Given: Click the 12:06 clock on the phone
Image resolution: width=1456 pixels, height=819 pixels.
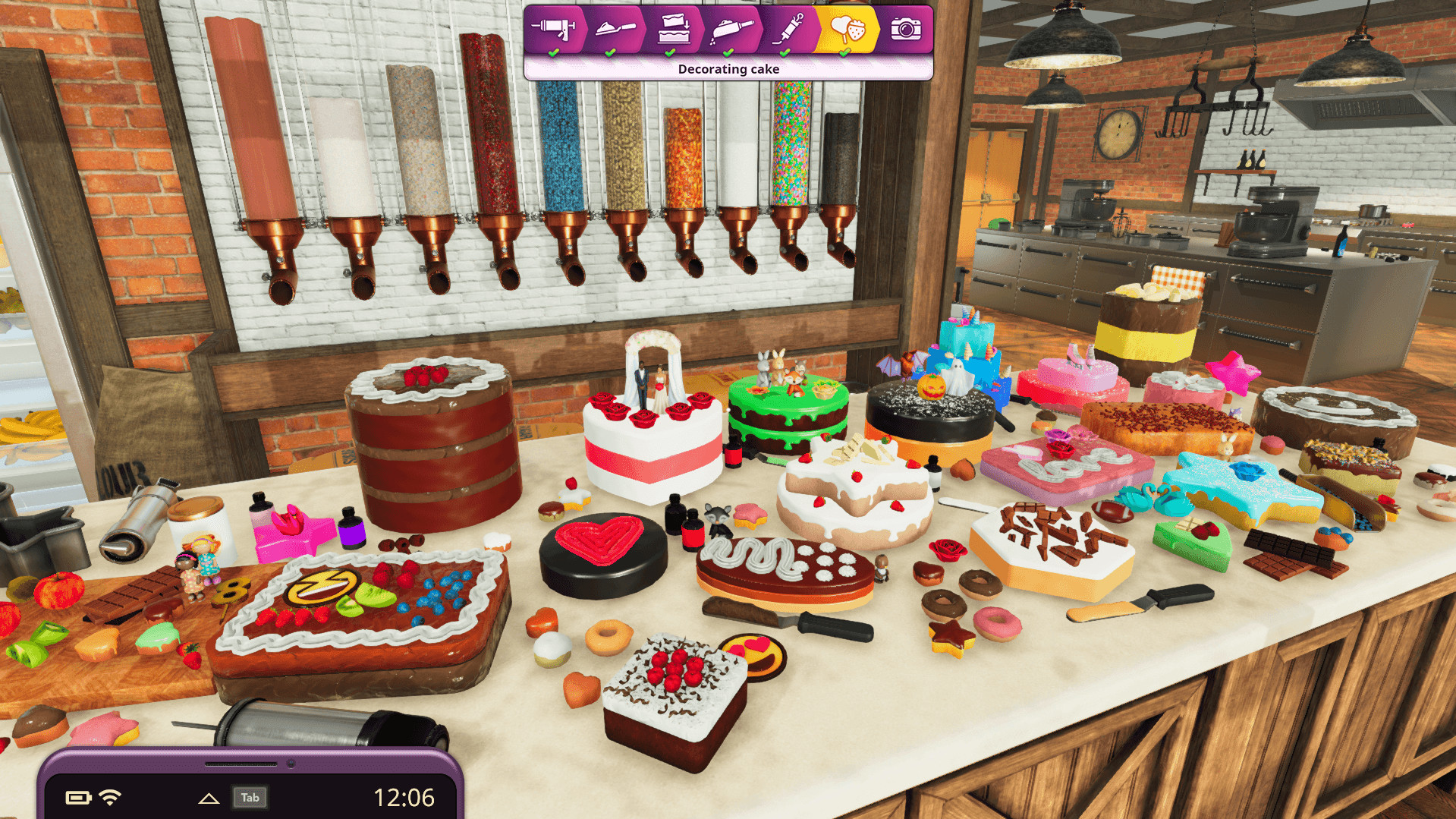Looking at the screenshot, I should coord(404,797).
